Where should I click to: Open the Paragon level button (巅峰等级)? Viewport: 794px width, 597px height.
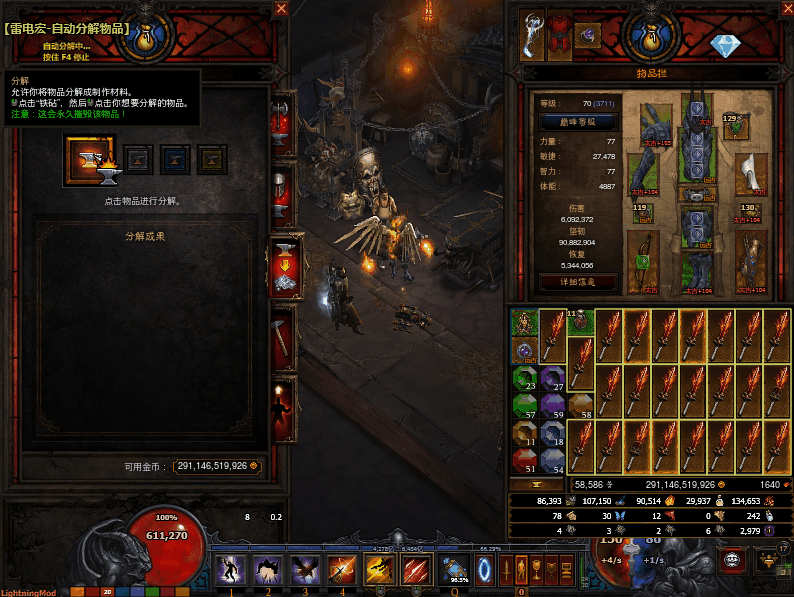[x=578, y=121]
